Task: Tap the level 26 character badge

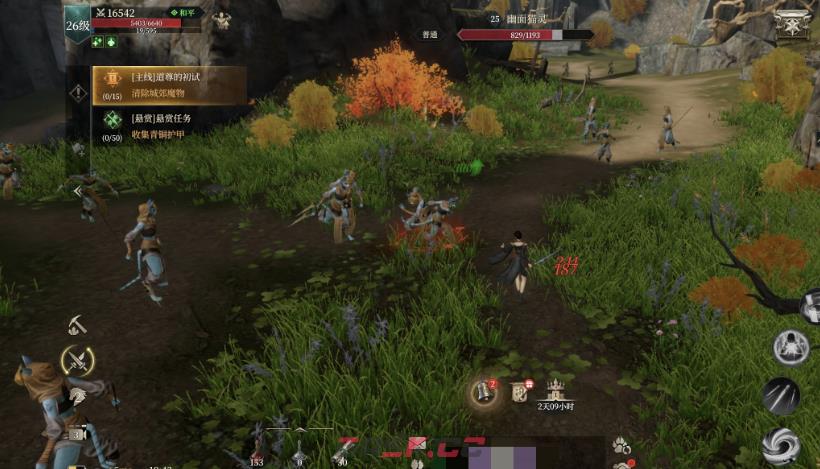Action: [78, 24]
